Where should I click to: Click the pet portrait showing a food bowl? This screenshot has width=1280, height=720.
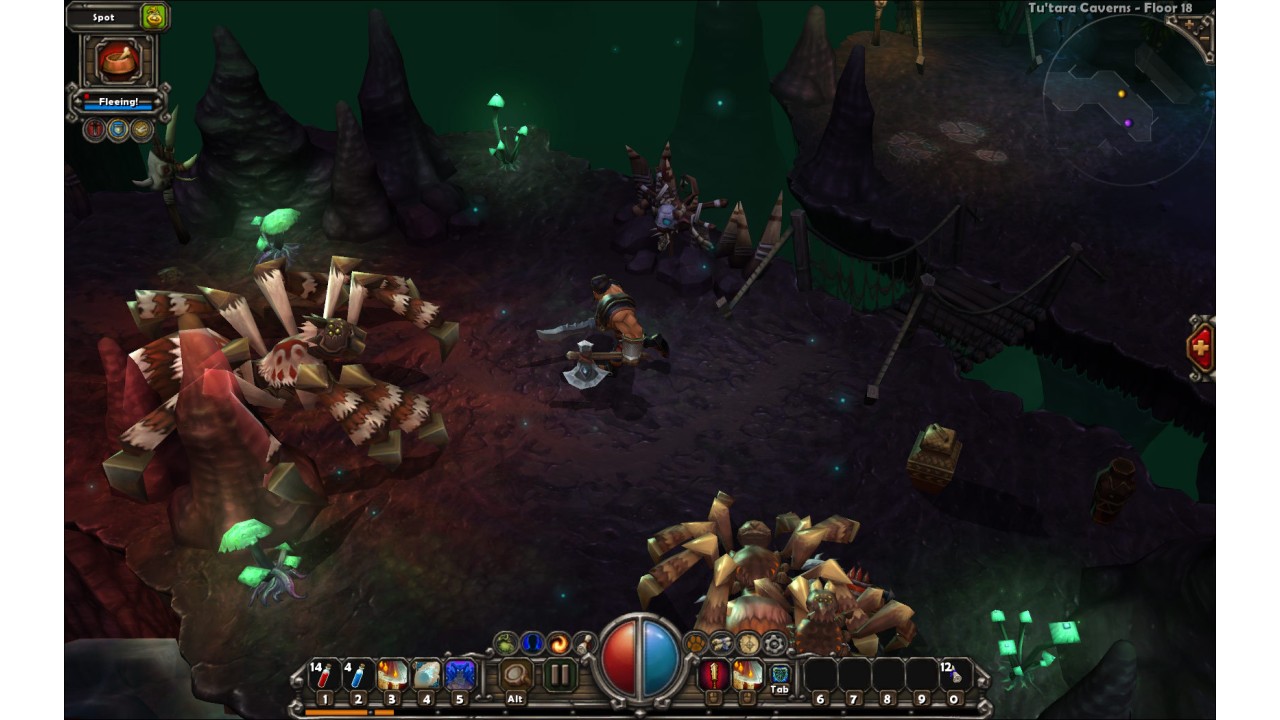pos(119,61)
